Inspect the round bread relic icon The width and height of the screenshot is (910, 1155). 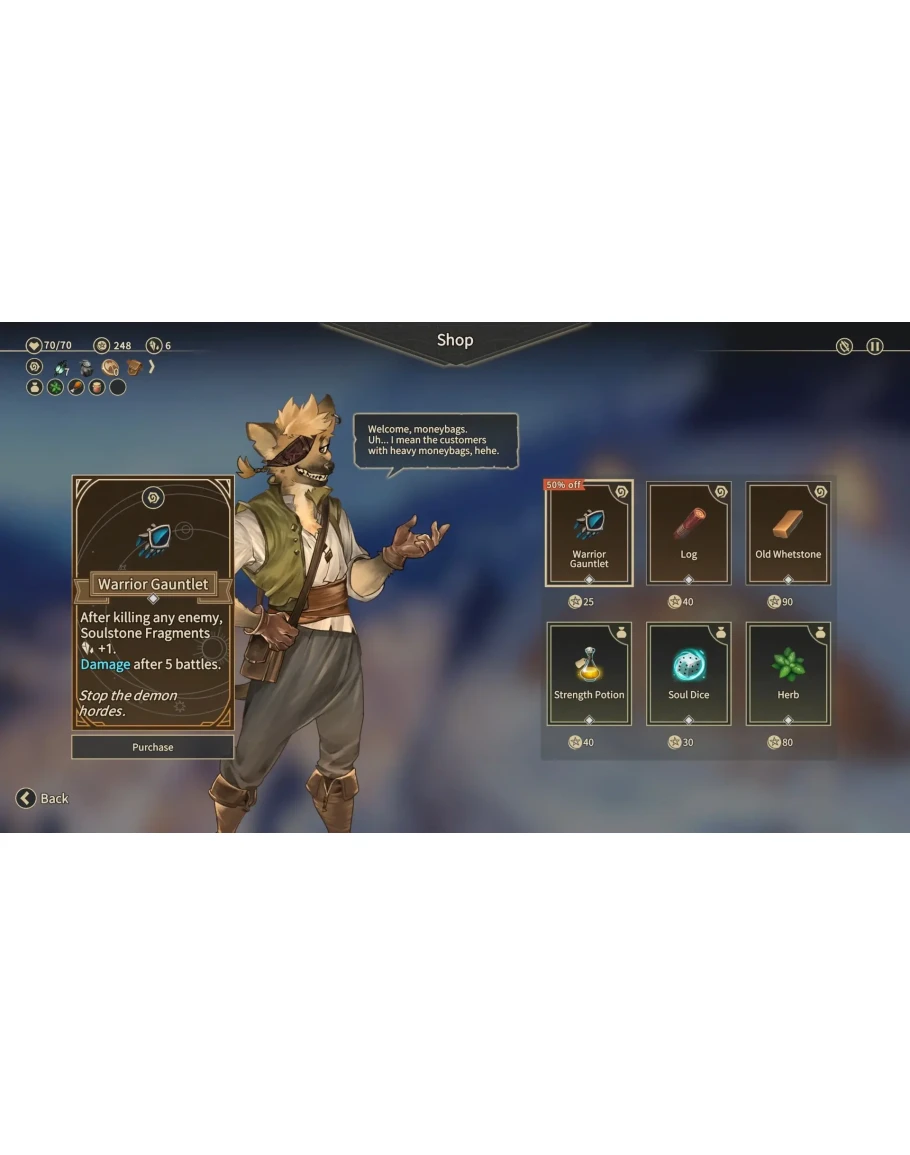(110, 367)
